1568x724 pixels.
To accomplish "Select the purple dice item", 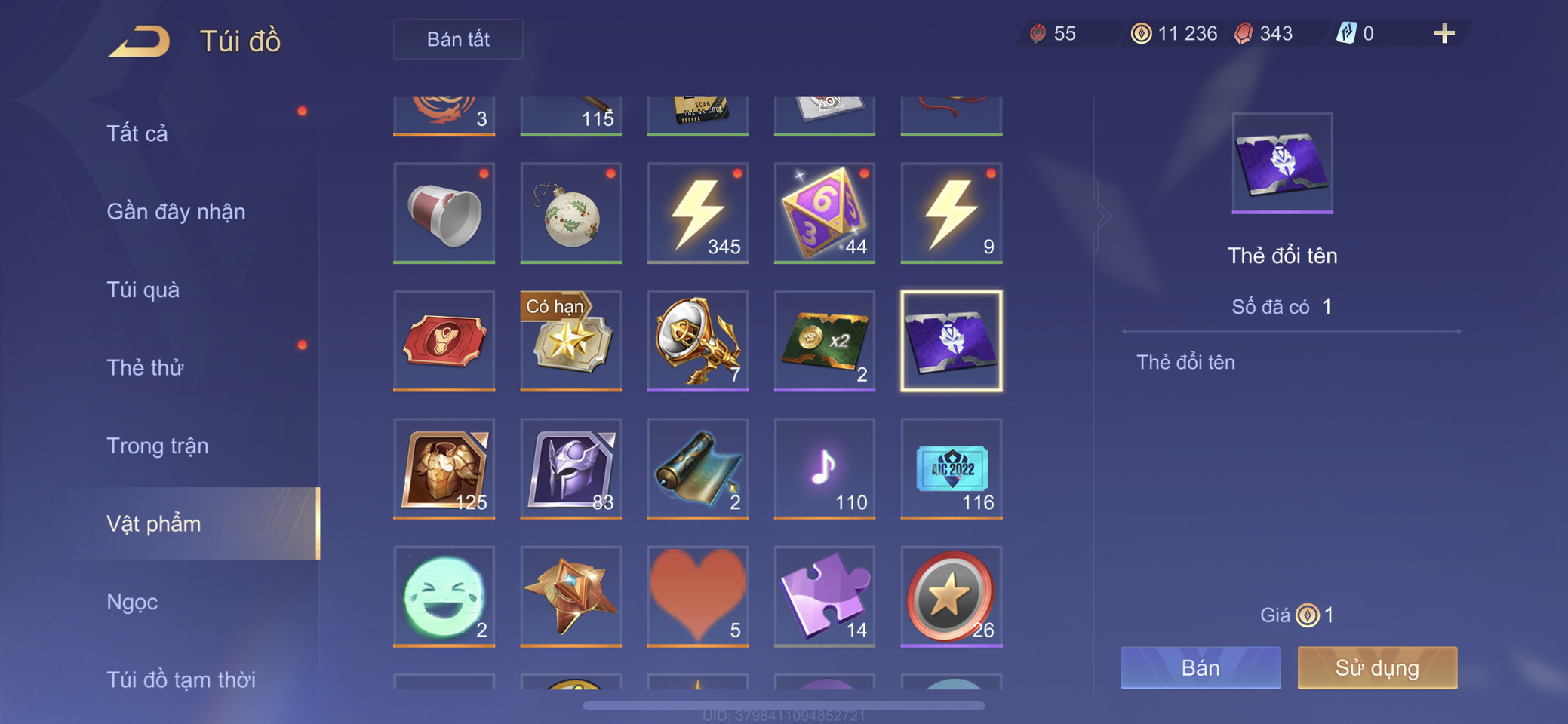I will [824, 213].
